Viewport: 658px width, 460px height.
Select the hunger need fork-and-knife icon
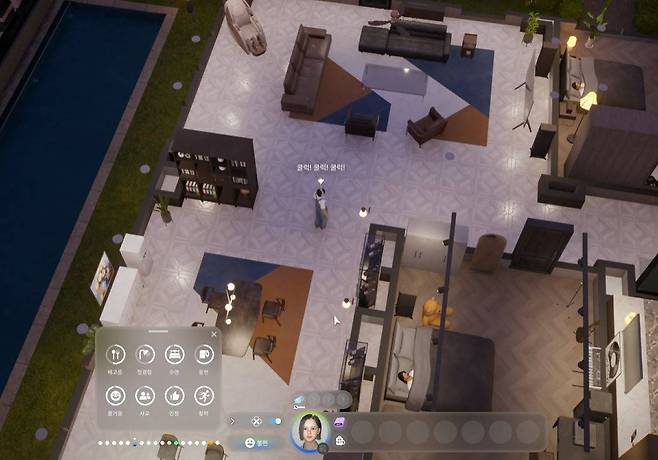114,354
